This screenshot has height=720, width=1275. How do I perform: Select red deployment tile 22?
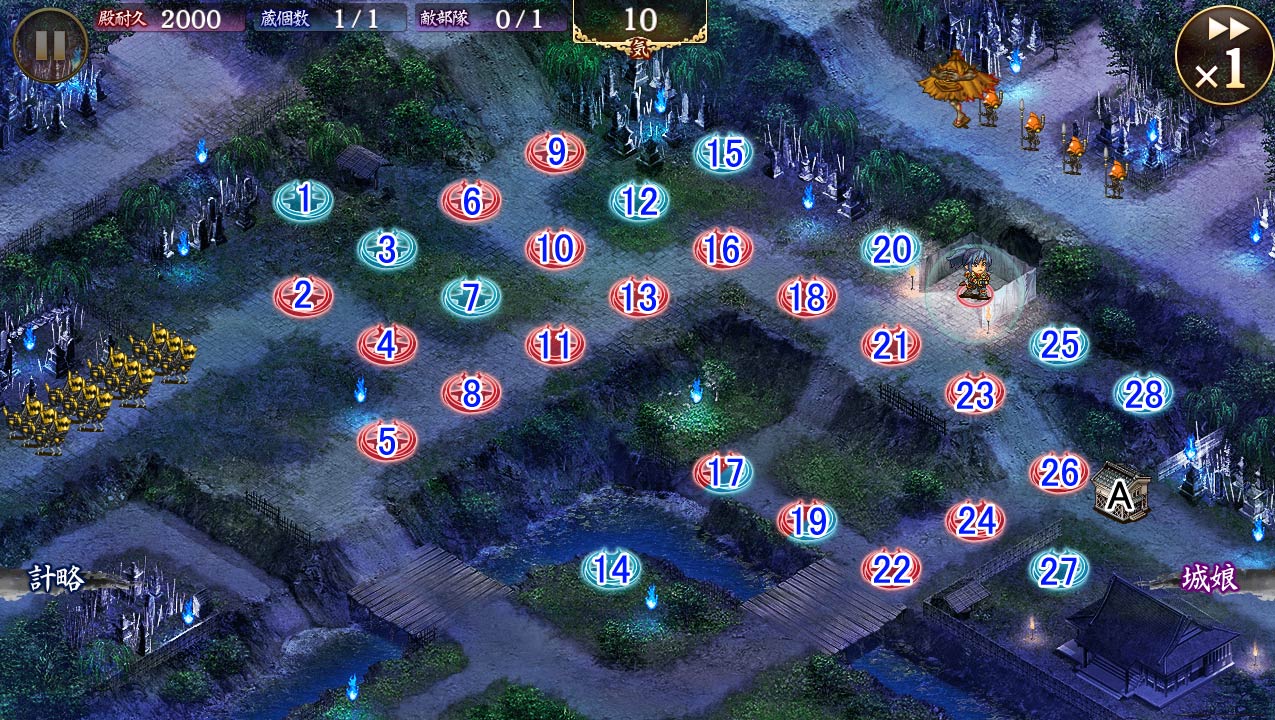click(891, 569)
